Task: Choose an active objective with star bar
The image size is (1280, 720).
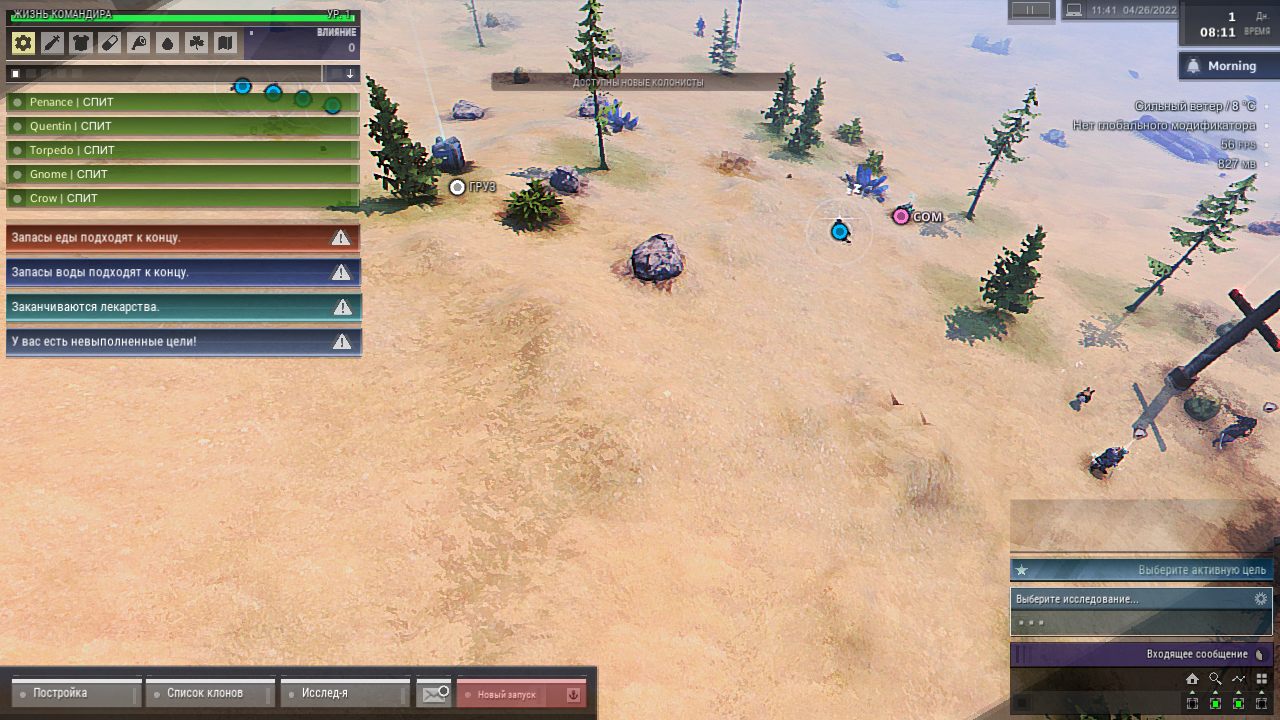Action: (1141, 570)
